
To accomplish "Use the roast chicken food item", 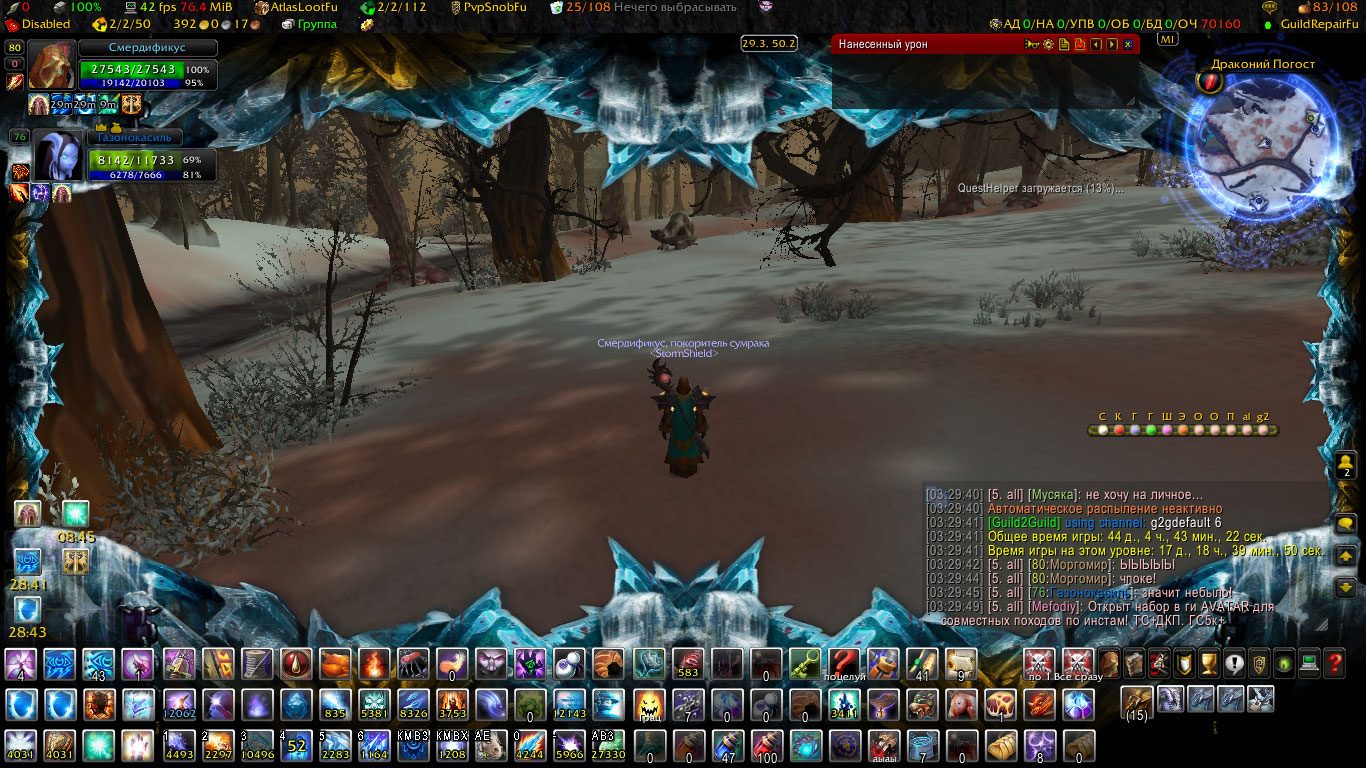I will coord(334,663).
